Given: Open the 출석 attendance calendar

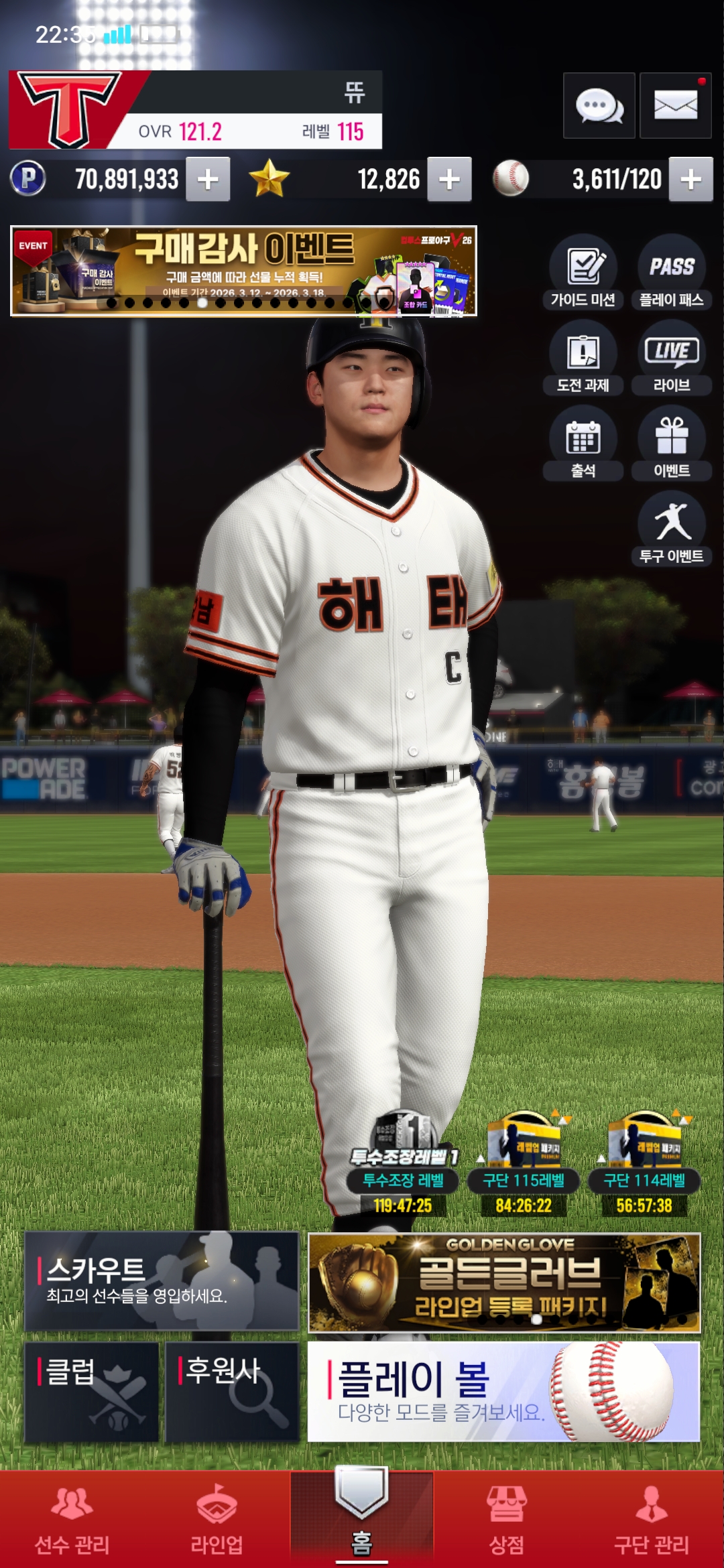Looking at the screenshot, I should coord(583,444).
